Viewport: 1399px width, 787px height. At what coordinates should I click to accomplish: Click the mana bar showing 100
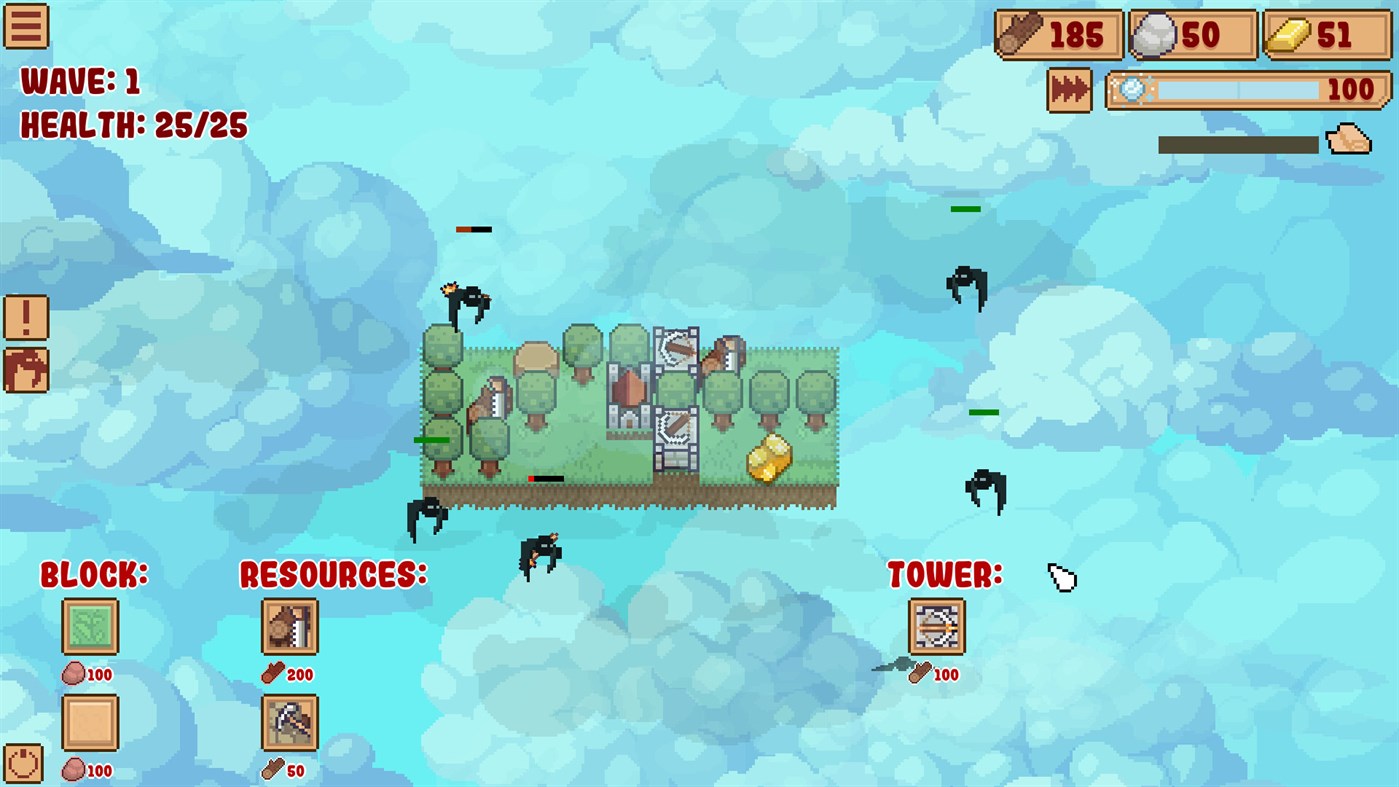point(1246,89)
